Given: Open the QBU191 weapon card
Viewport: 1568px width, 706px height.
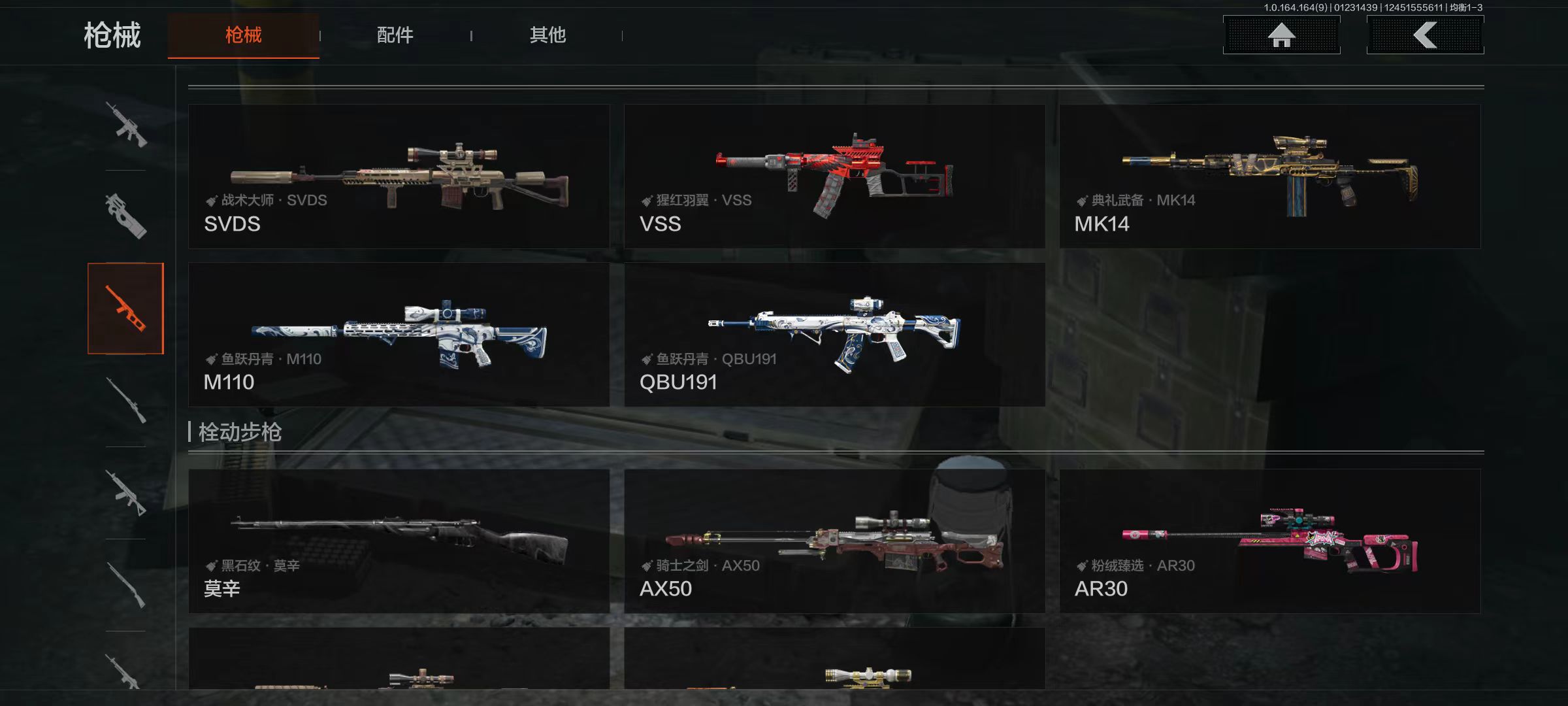Looking at the screenshot, I should [x=834, y=335].
